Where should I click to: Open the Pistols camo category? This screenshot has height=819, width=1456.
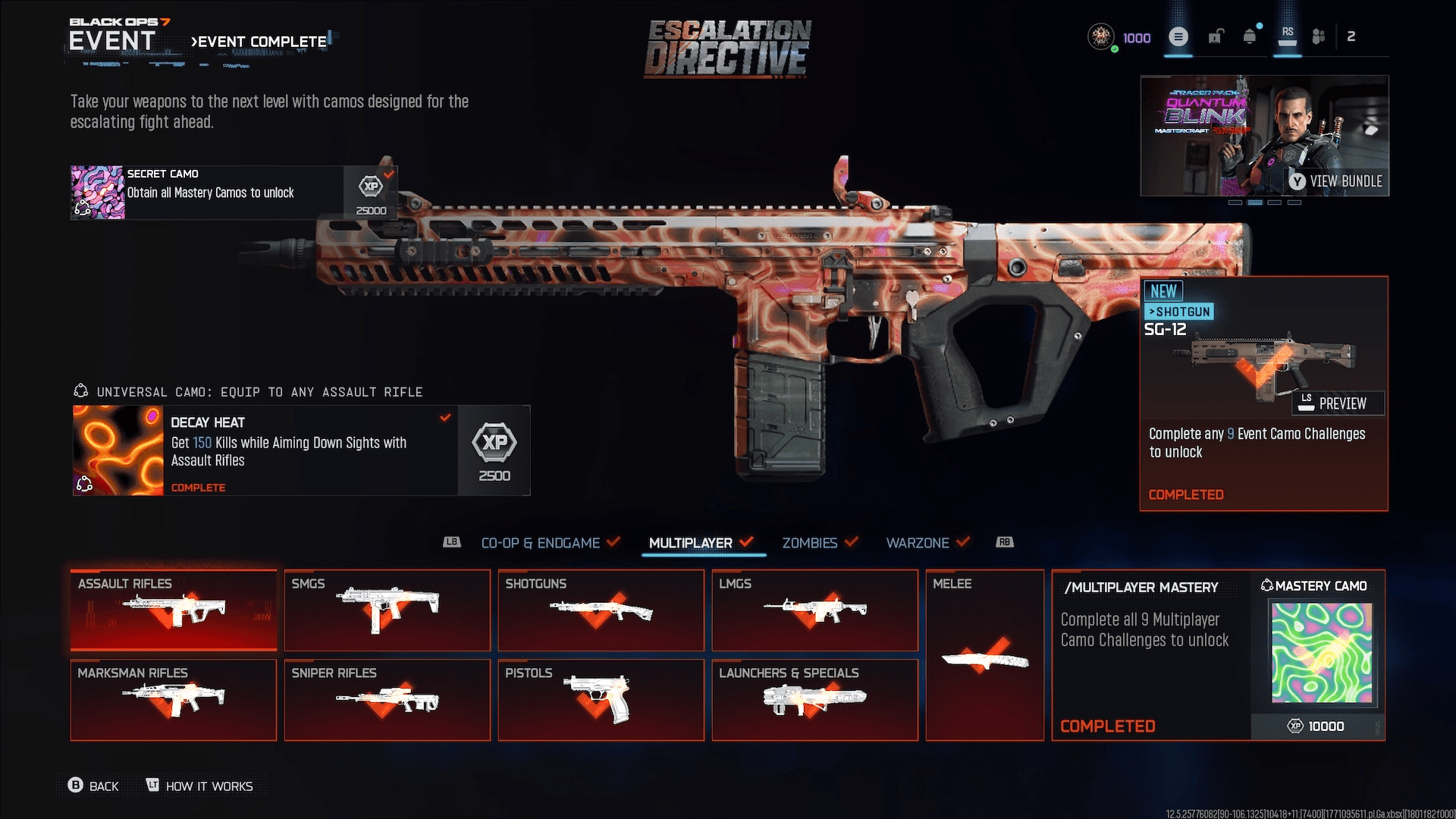click(x=601, y=700)
